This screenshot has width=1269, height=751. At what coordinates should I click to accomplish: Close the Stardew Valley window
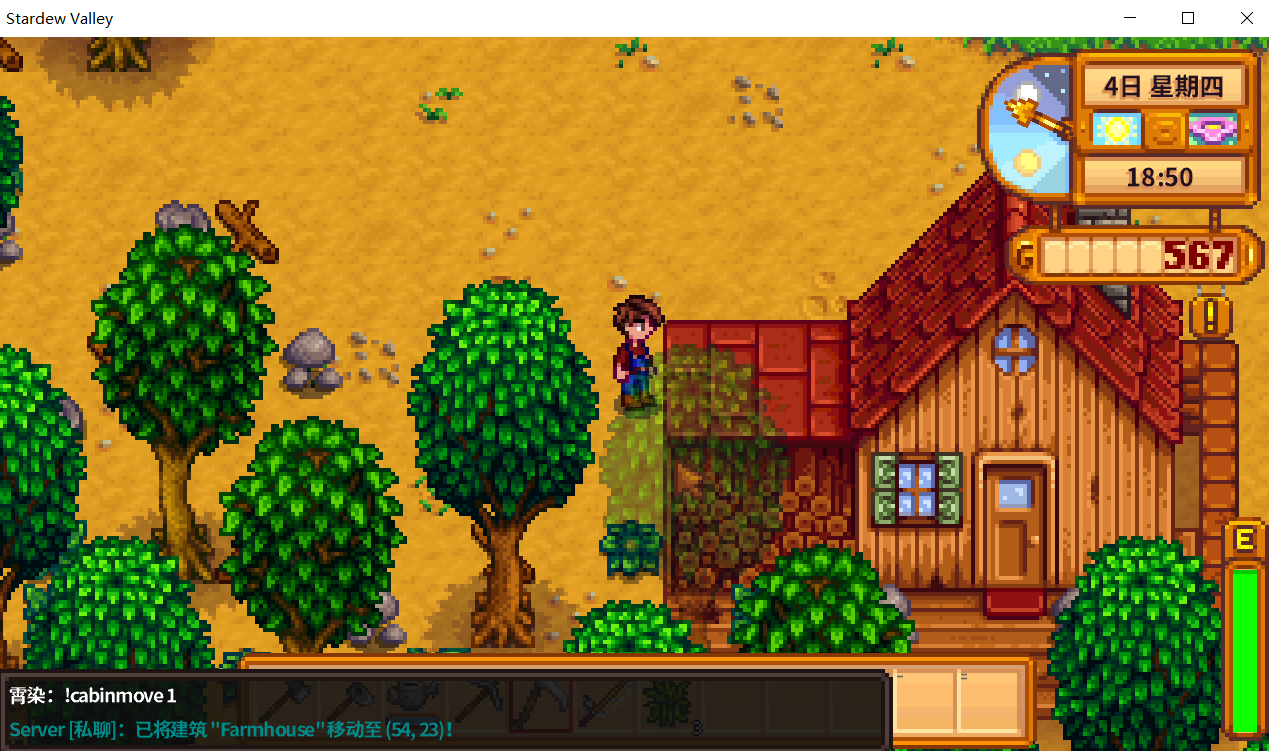tap(1246, 18)
